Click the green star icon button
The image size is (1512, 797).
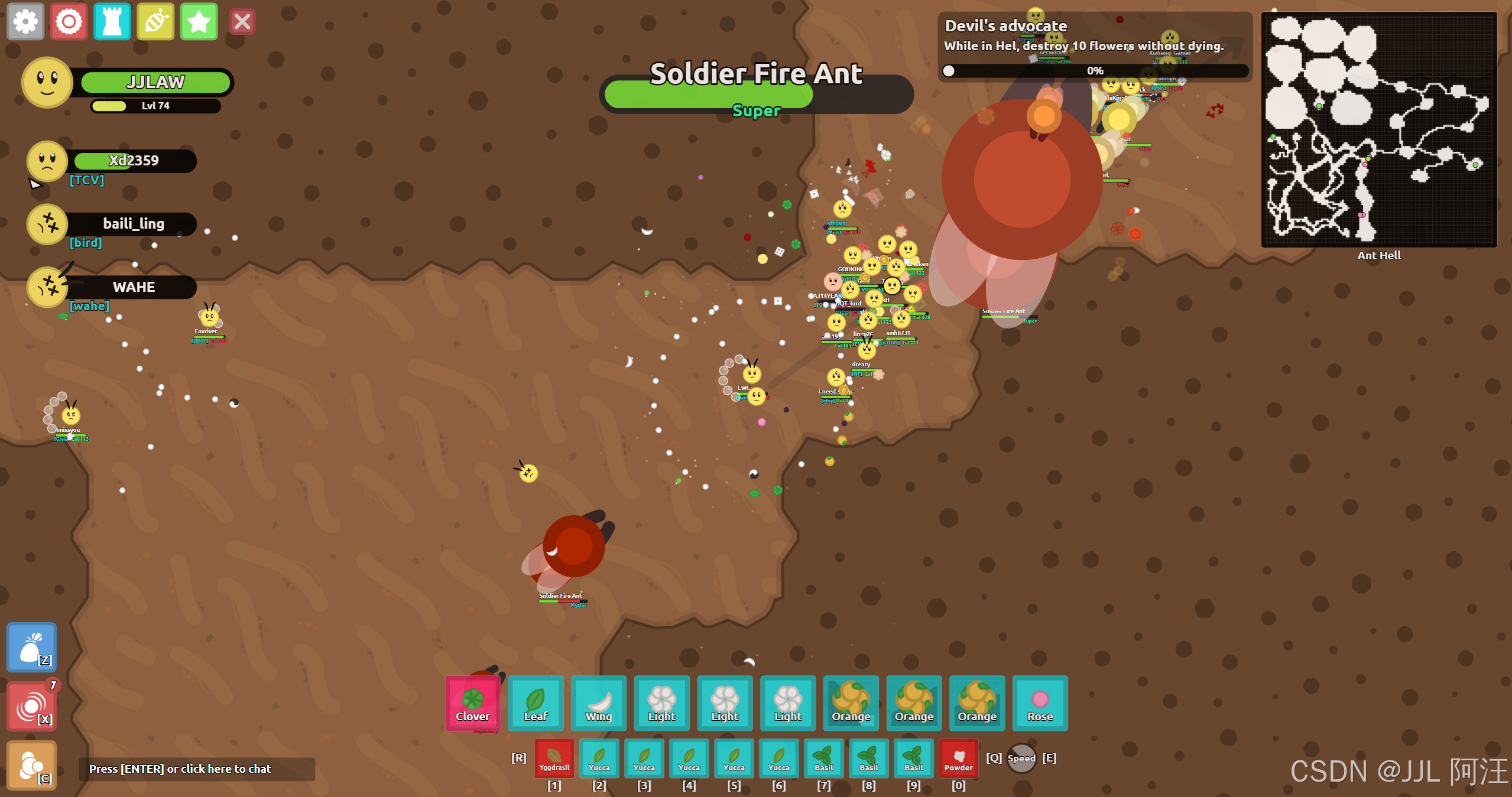click(x=199, y=22)
